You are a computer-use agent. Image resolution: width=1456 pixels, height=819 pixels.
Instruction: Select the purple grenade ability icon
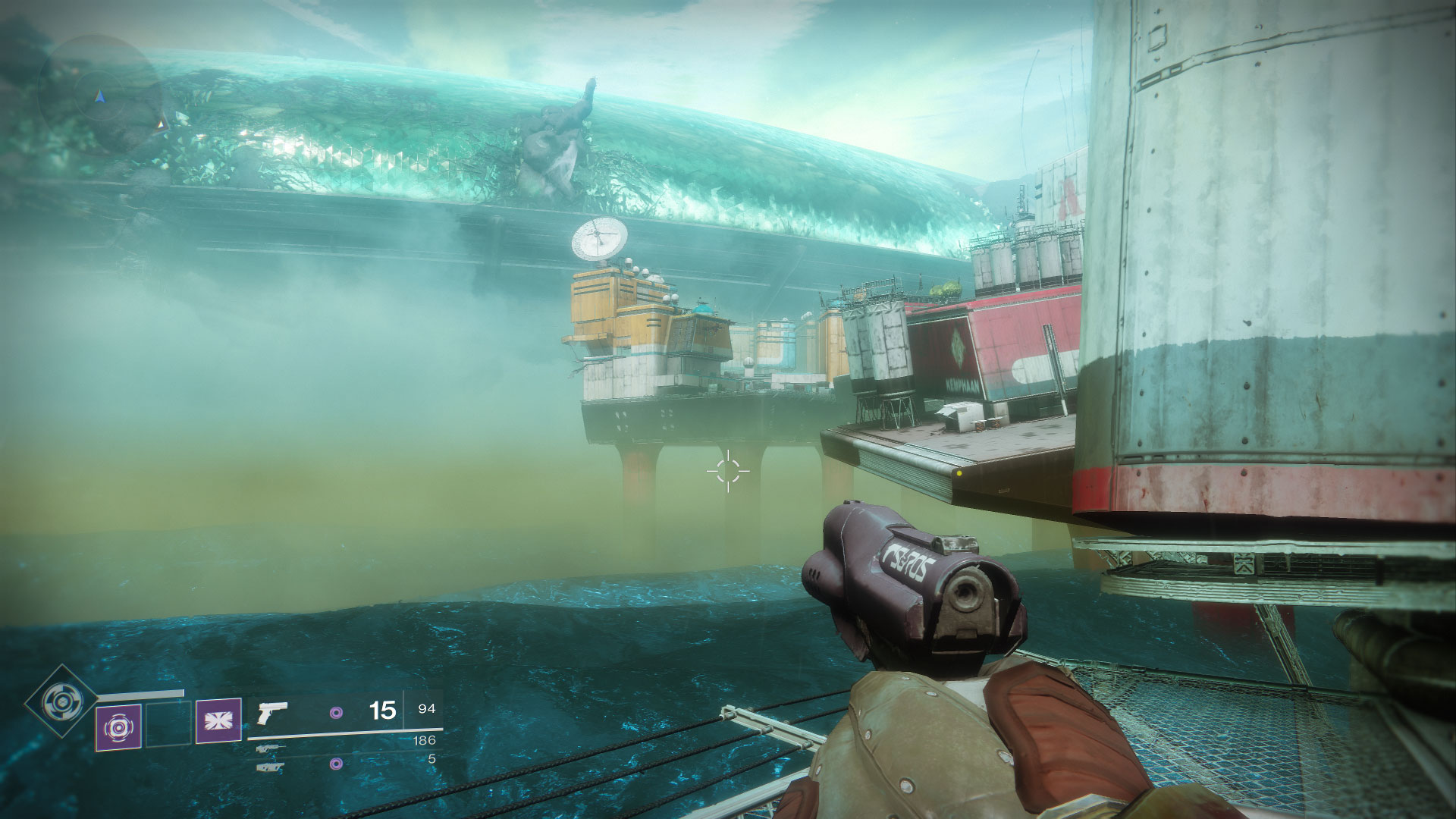coord(118,727)
